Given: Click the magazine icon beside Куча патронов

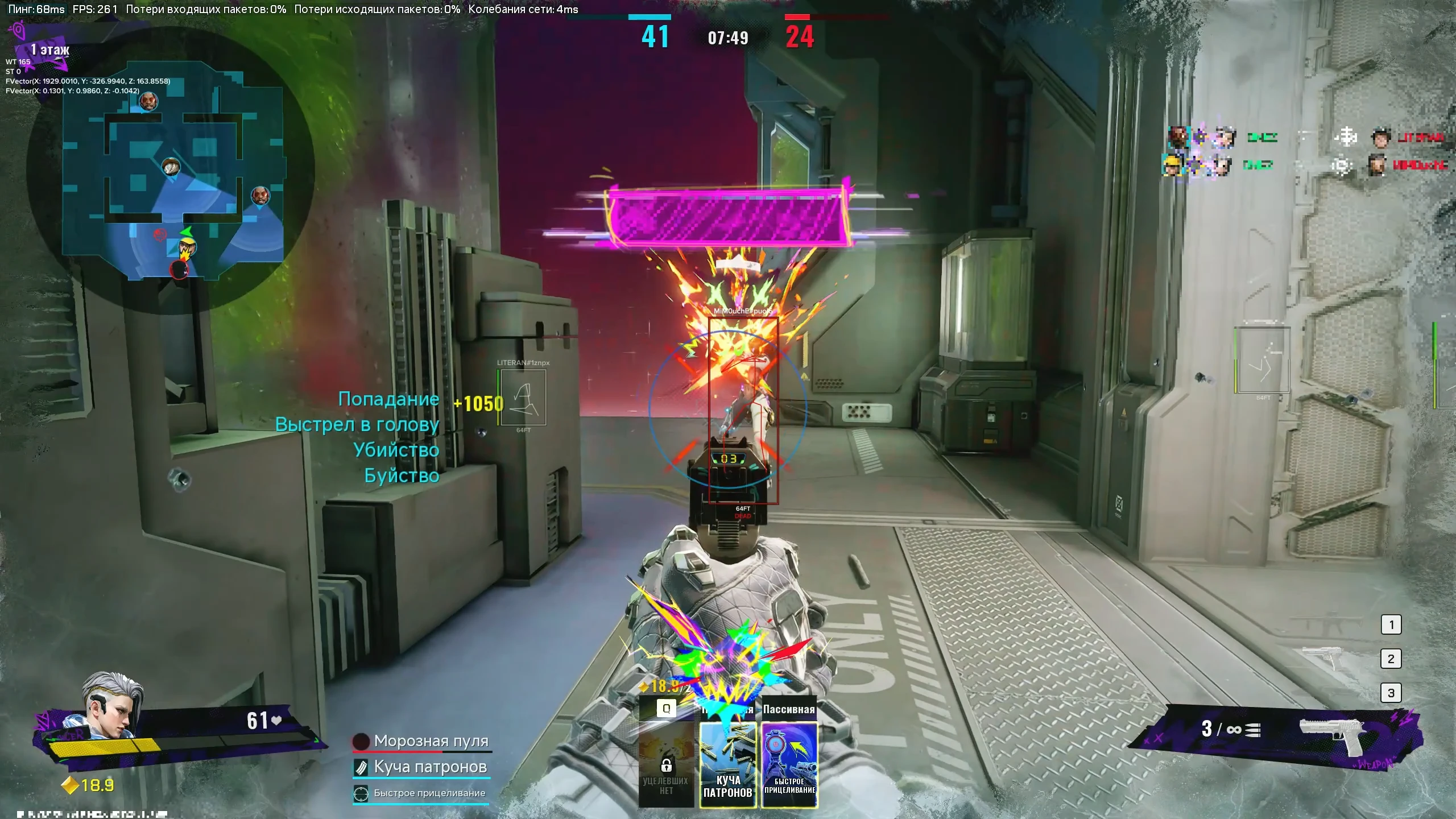Looking at the screenshot, I should coord(362,767).
